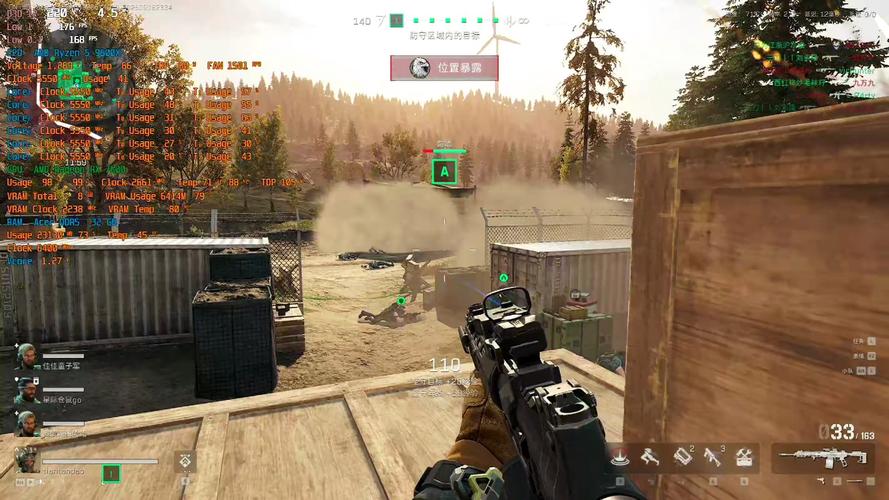Choose the rifle gadget with count 3
This screenshot has height=500, width=889.
713,457
